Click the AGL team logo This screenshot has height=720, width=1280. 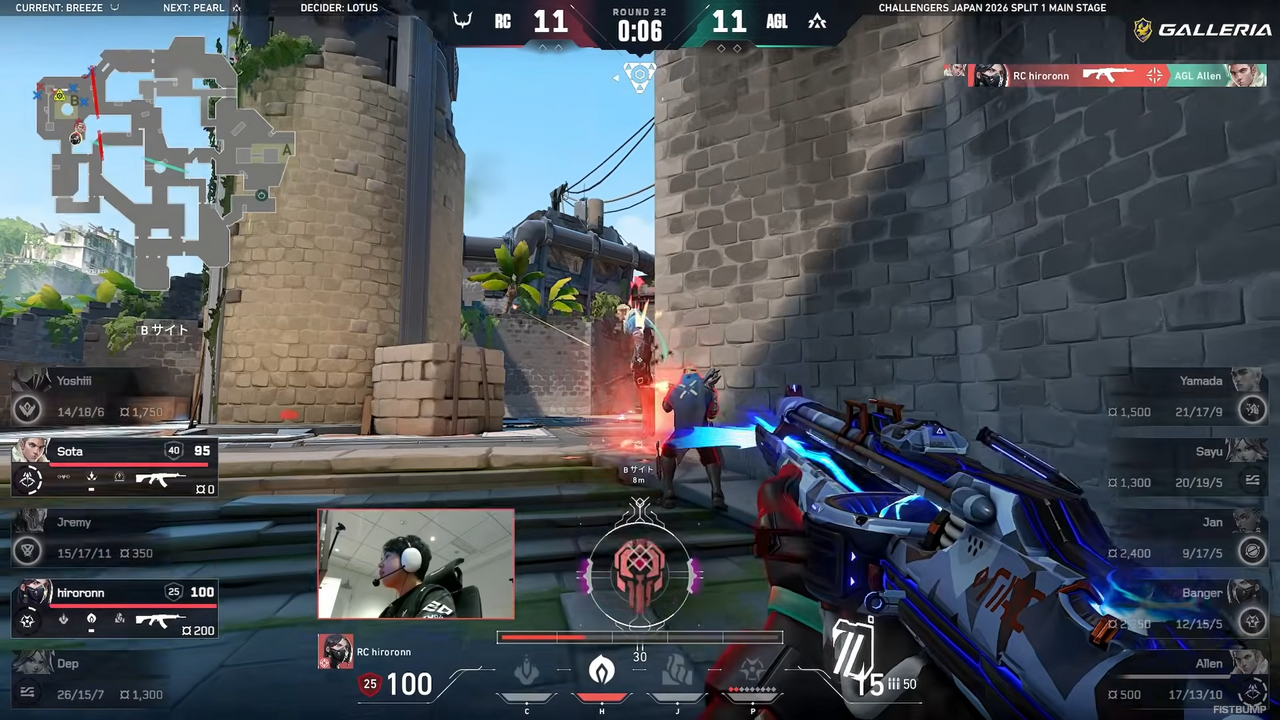tap(817, 21)
